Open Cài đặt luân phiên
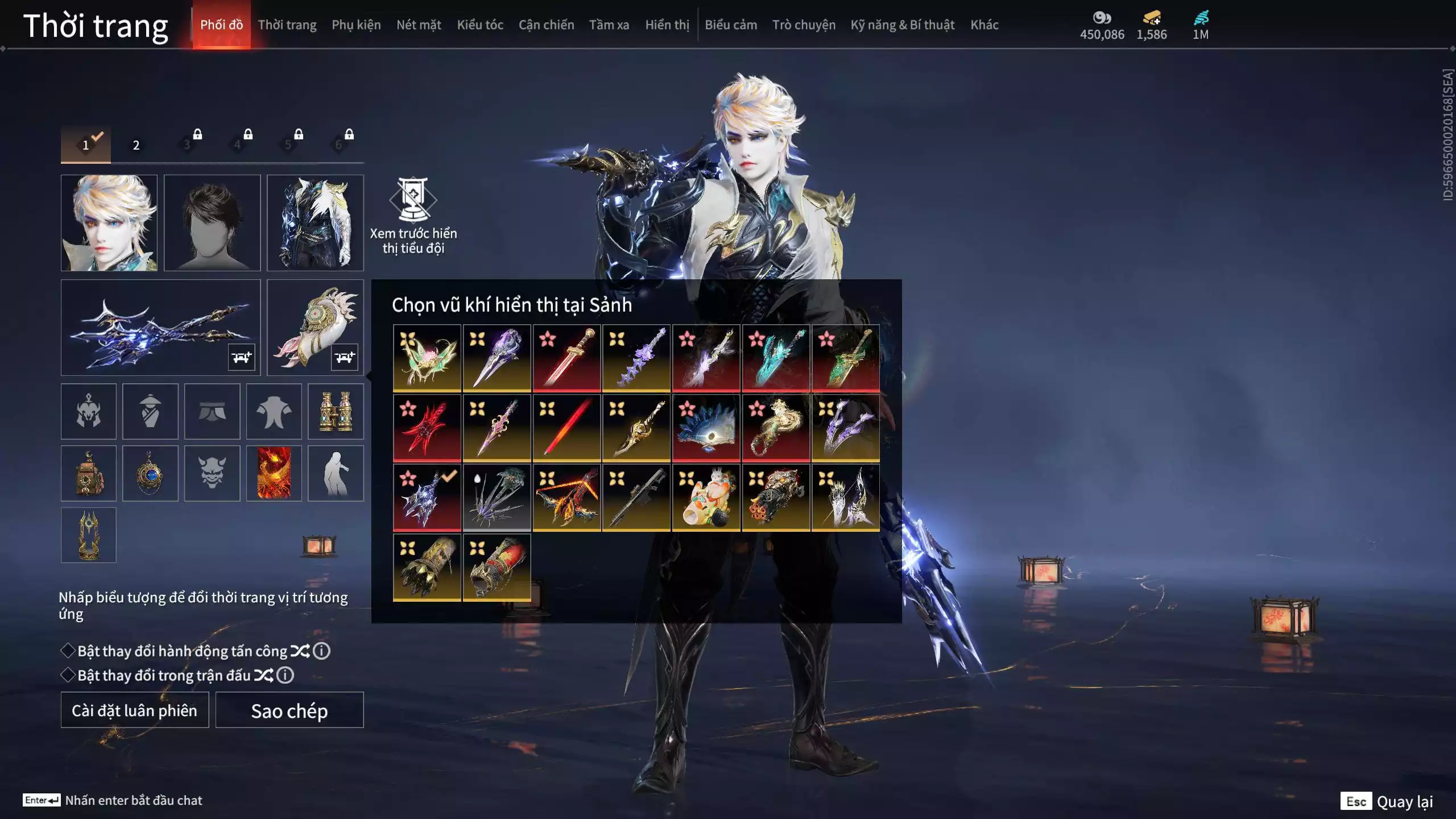 [x=135, y=710]
